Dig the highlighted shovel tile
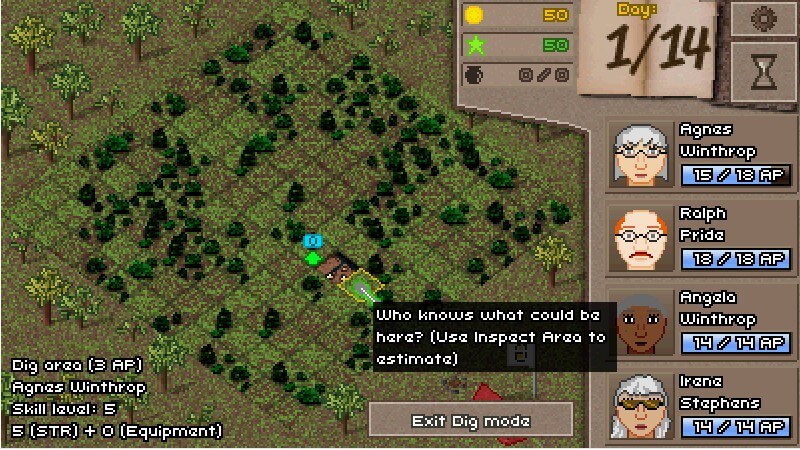 pyautogui.click(x=361, y=288)
